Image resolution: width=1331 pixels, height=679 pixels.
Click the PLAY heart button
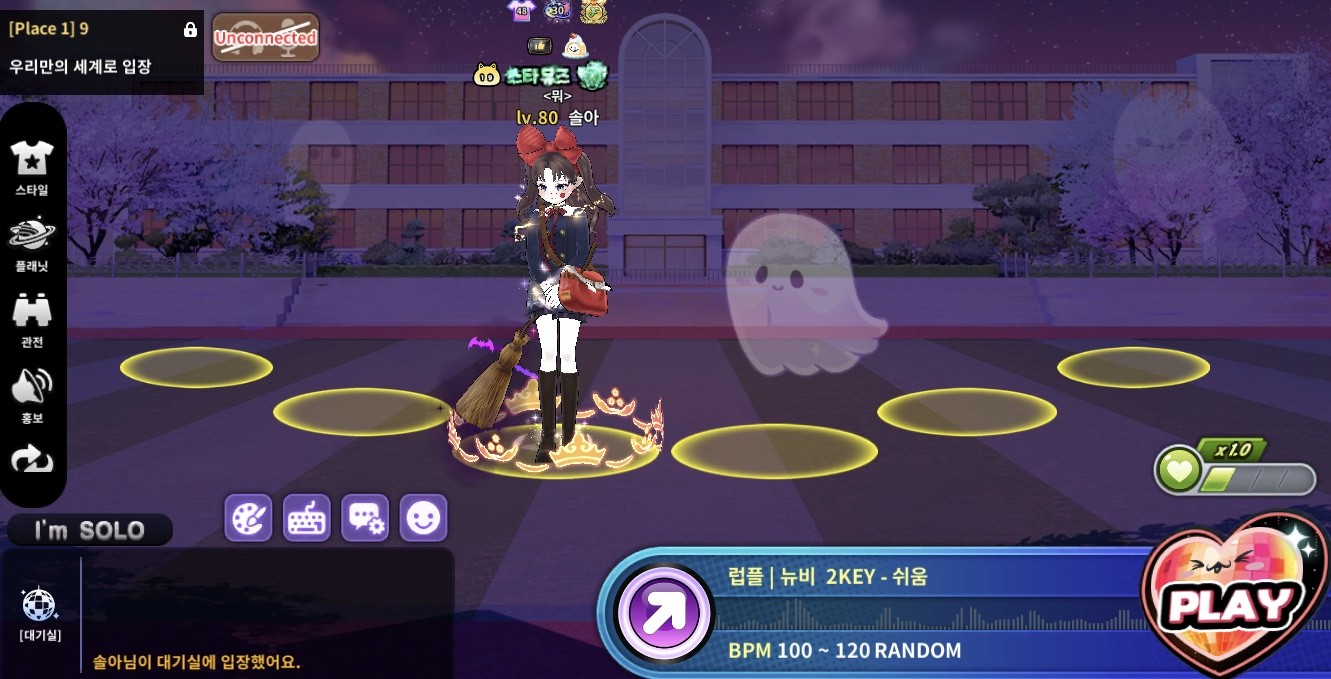click(x=1231, y=600)
